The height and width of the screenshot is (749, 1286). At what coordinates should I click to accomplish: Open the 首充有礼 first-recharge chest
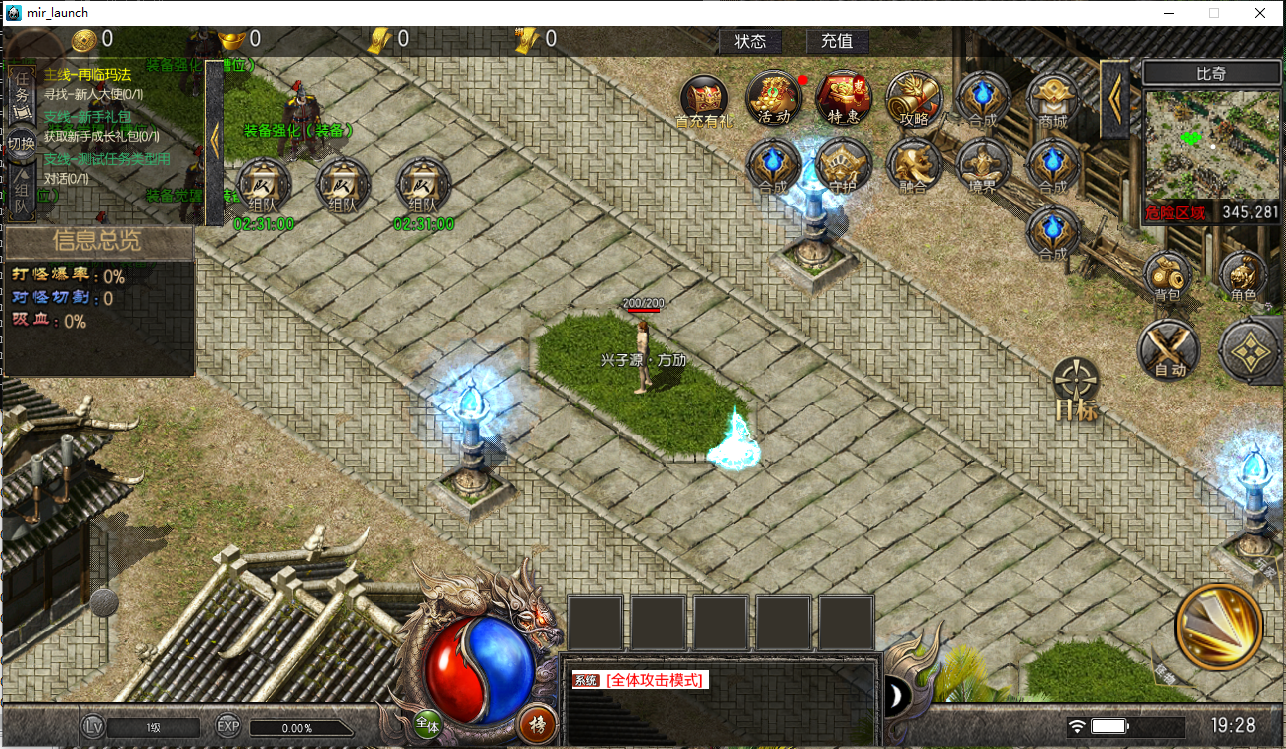click(x=704, y=98)
